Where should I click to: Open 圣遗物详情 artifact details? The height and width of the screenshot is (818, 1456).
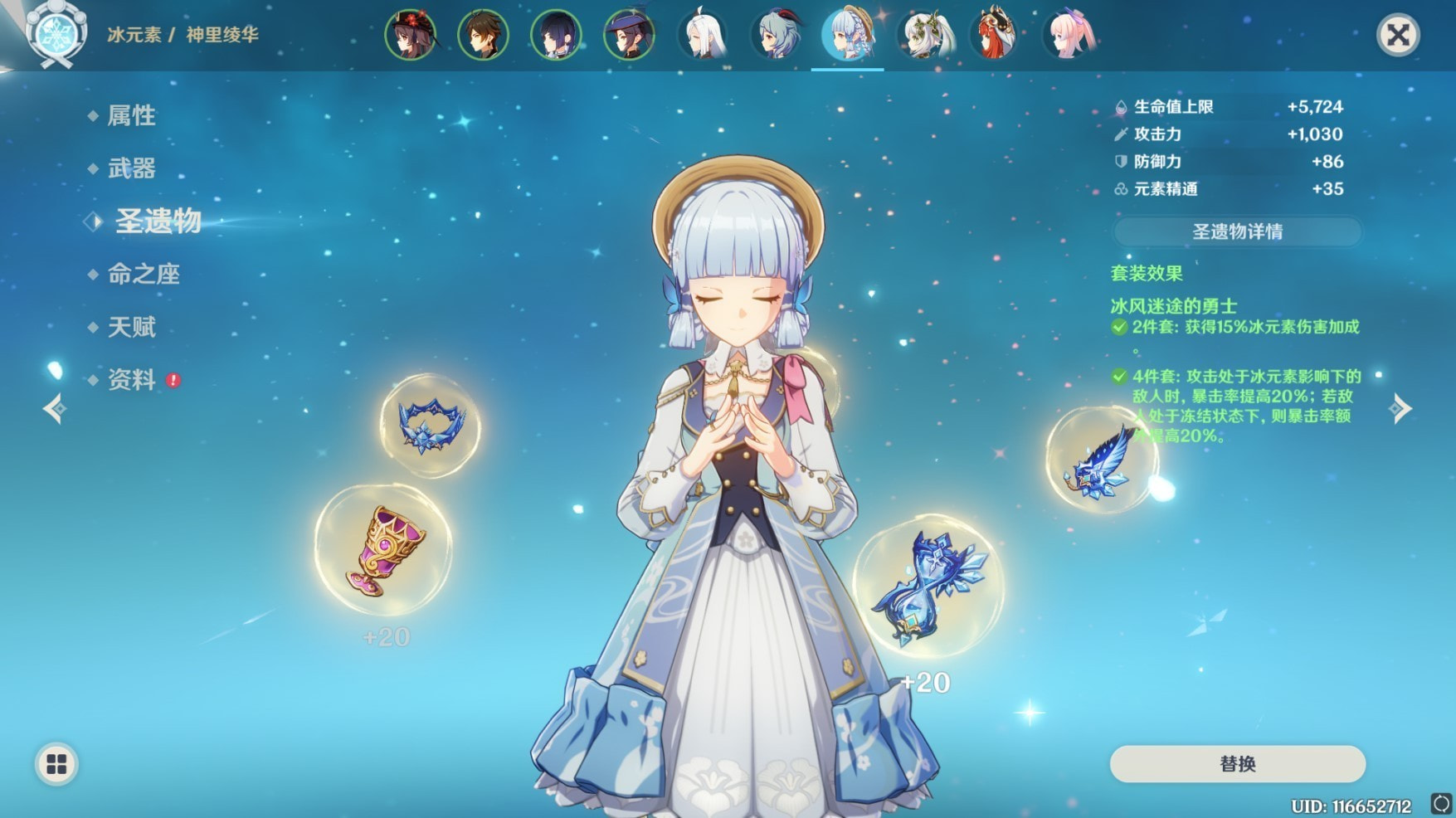click(1237, 231)
